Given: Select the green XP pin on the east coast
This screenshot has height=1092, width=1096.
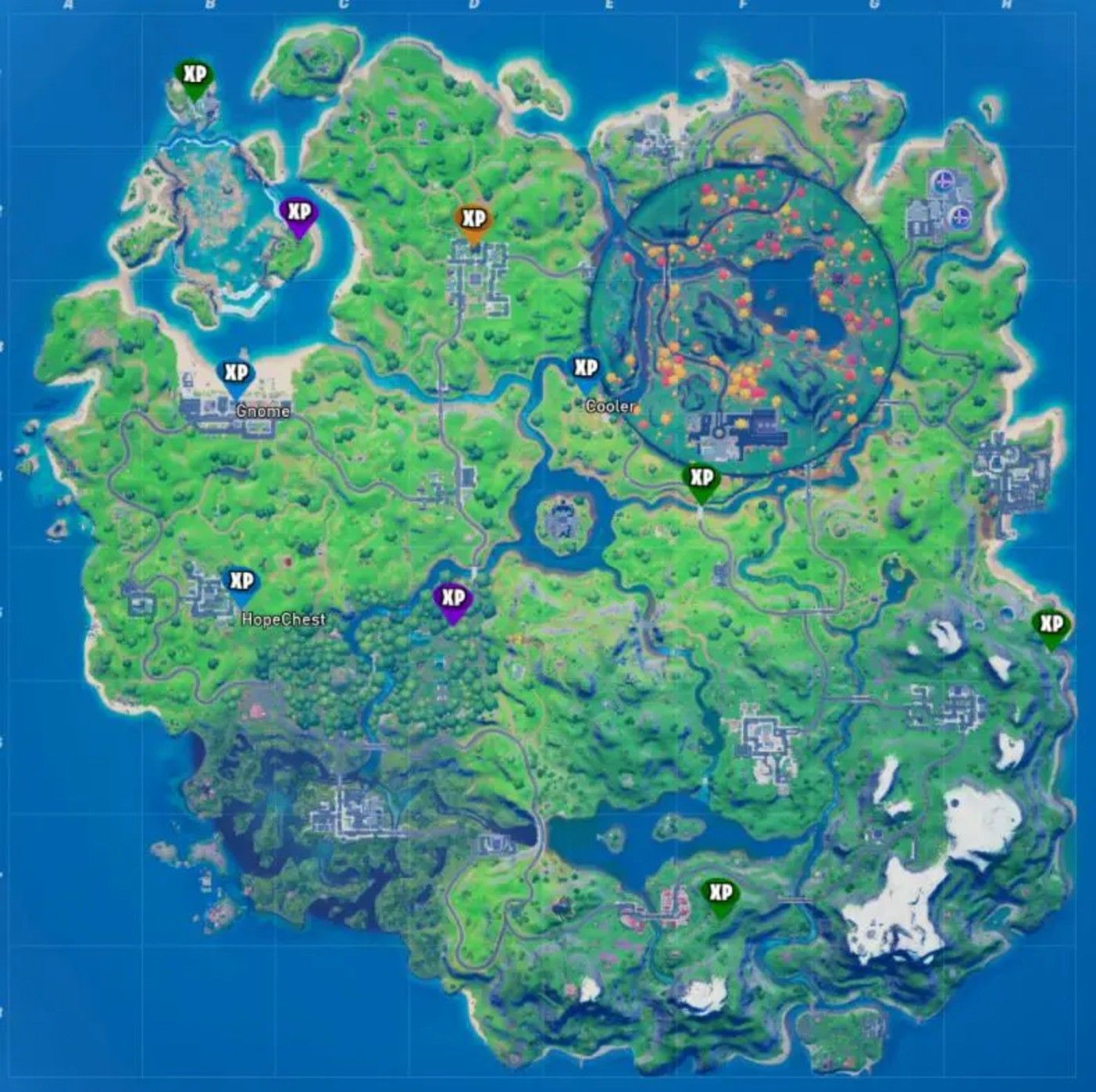Looking at the screenshot, I should (x=1051, y=625).
